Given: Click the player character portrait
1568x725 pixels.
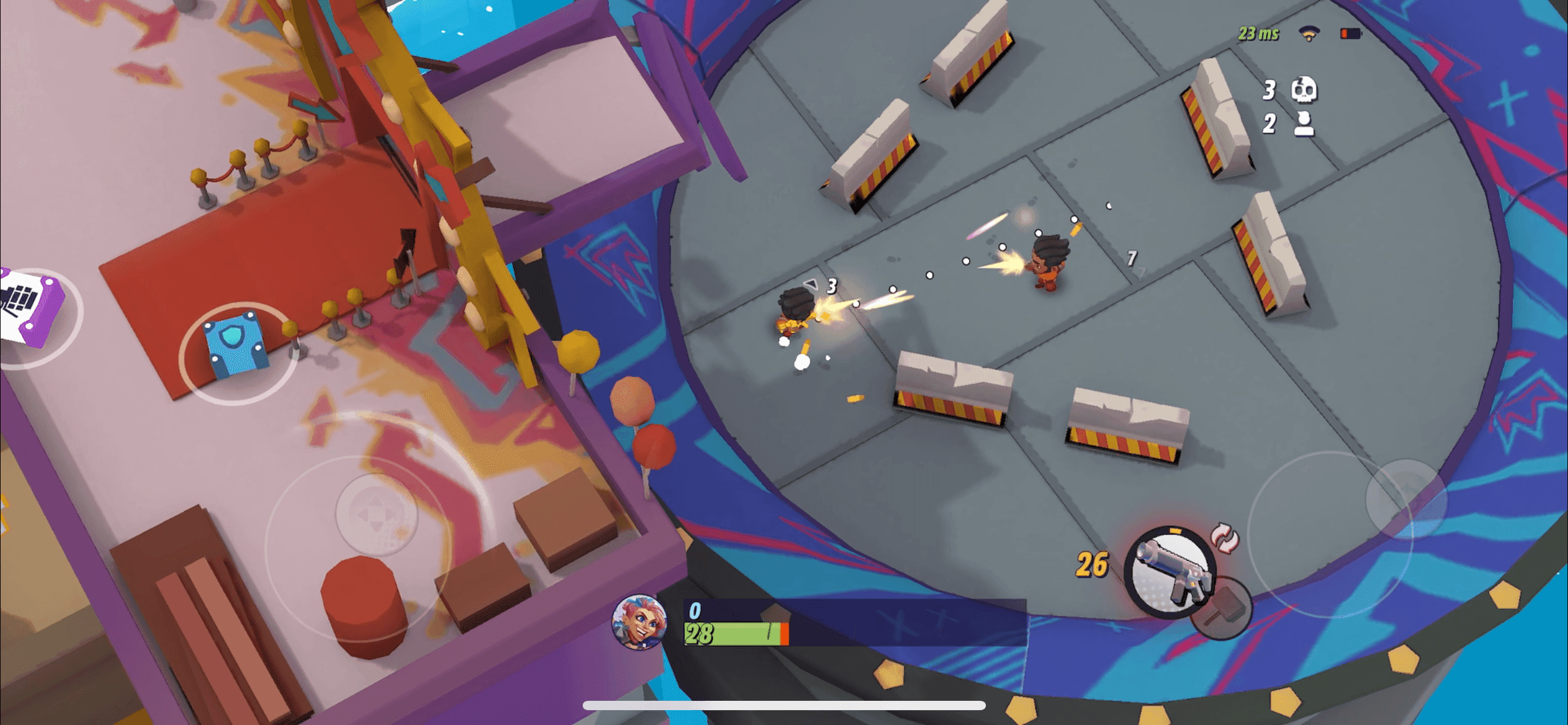Looking at the screenshot, I should click(x=639, y=622).
